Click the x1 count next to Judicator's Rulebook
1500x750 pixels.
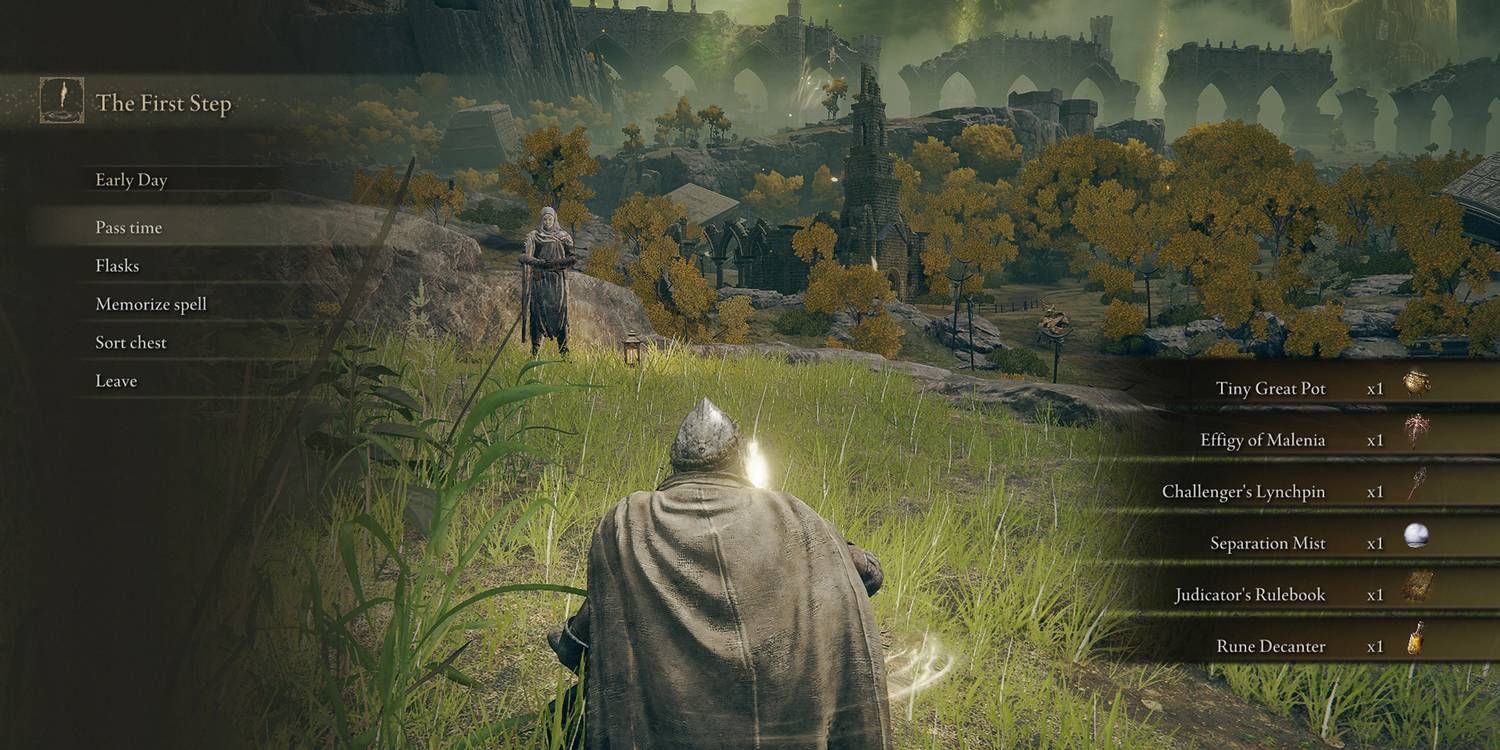tap(1376, 594)
